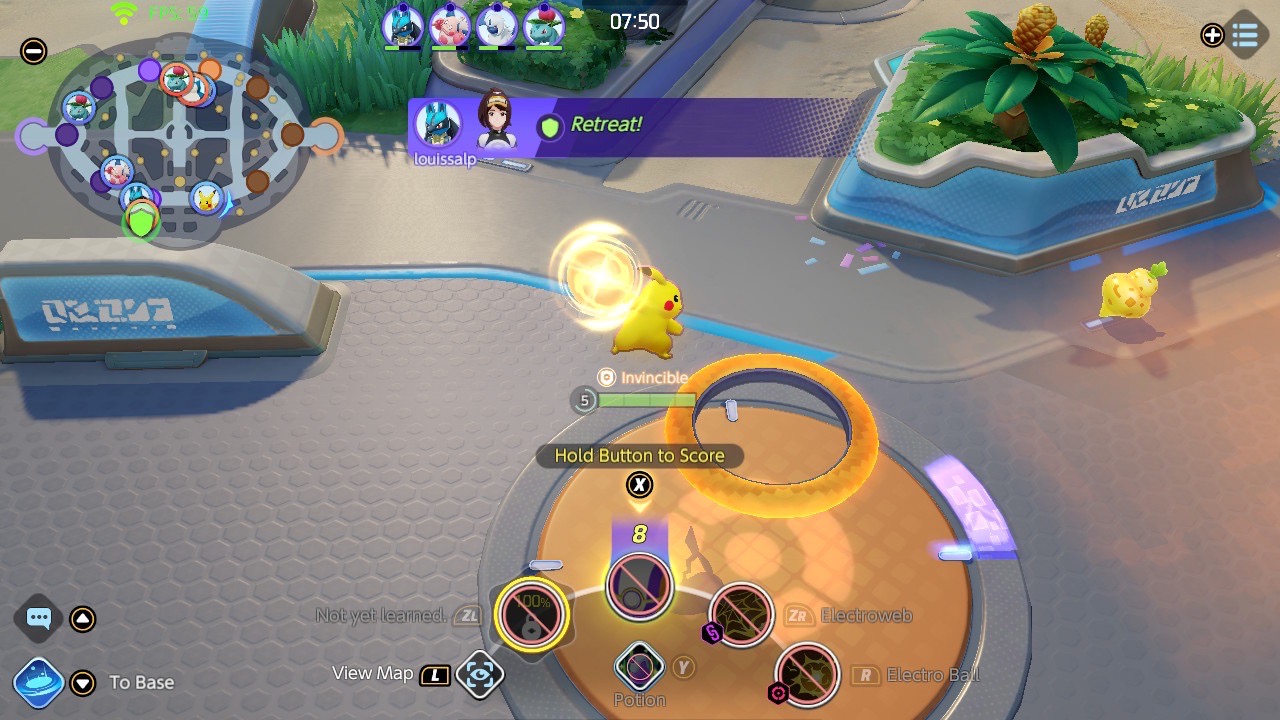Open the scoreboard list icon

coord(1245,35)
